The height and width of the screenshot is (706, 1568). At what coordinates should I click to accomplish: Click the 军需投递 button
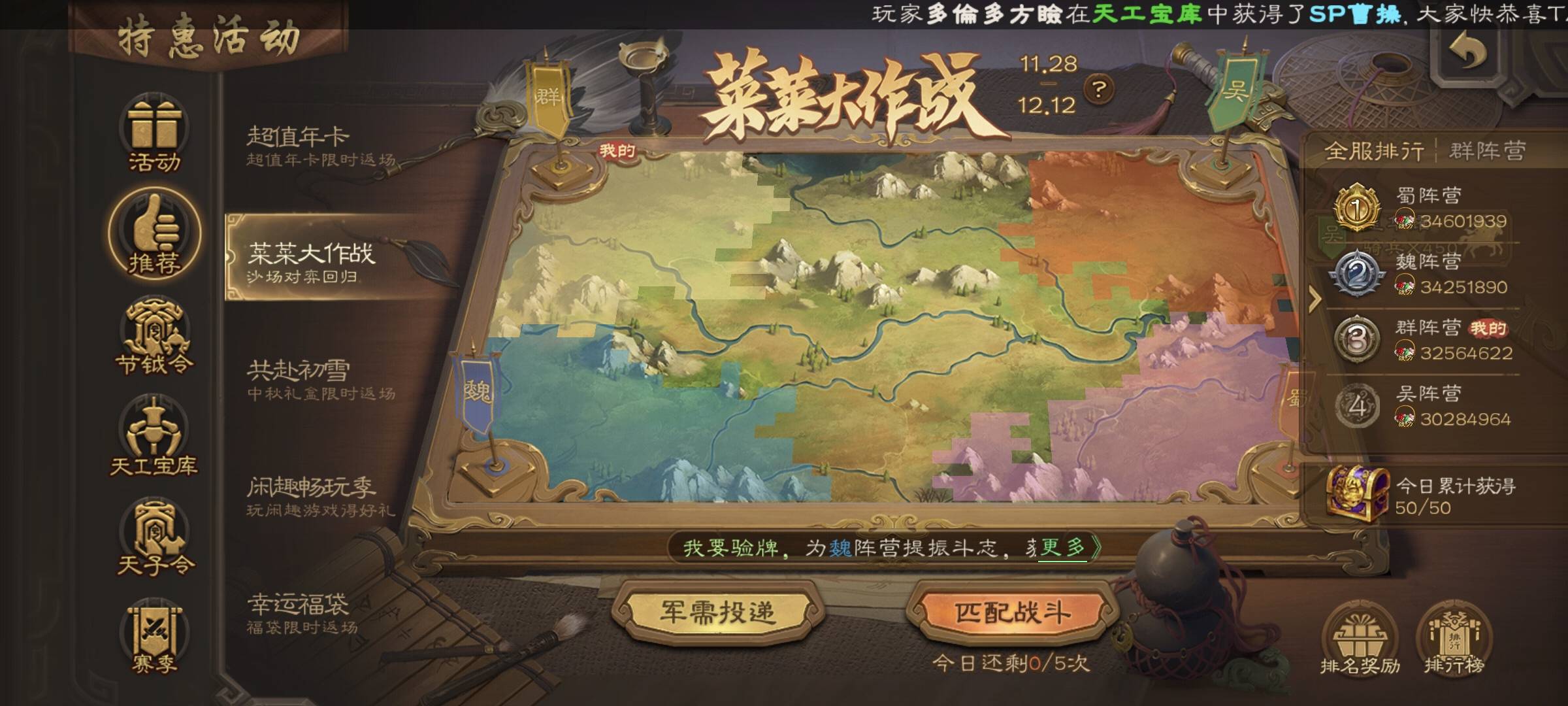click(x=717, y=613)
